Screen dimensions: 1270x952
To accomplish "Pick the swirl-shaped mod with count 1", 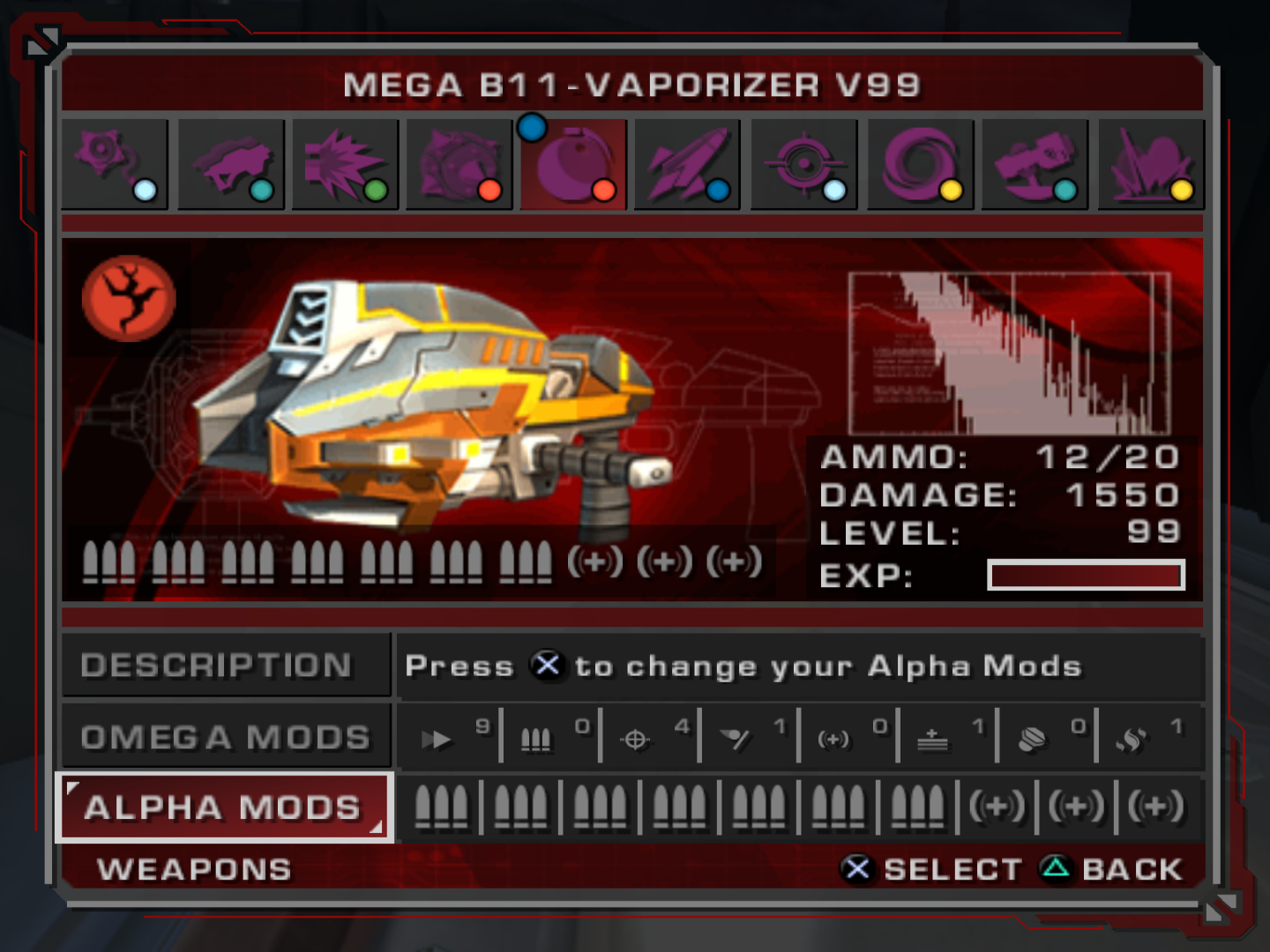I will (x=1132, y=739).
